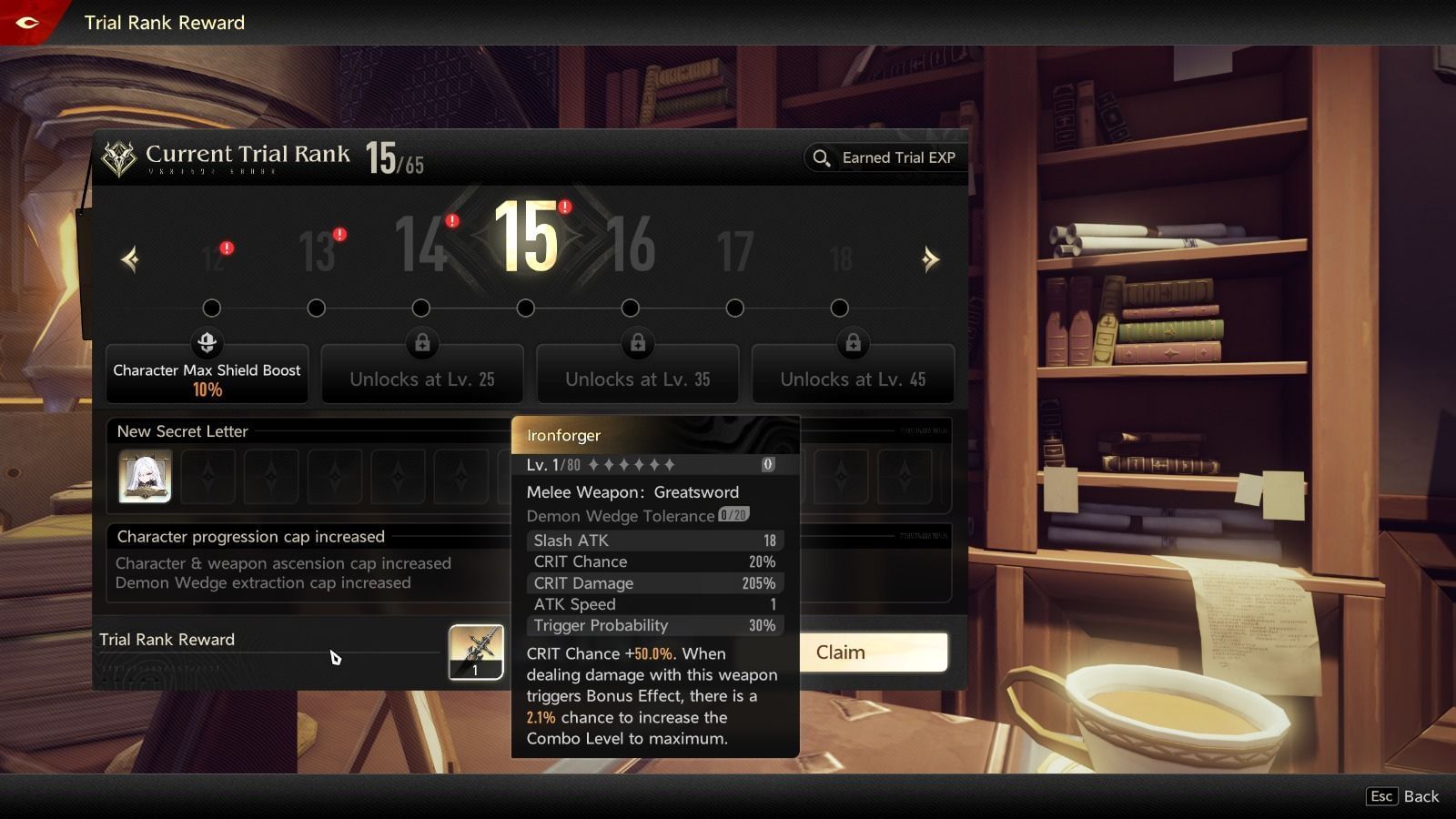Click the lock icon above Unlocks at Lv. 35
Screen dimensions: 1456x819
(637, 343)
